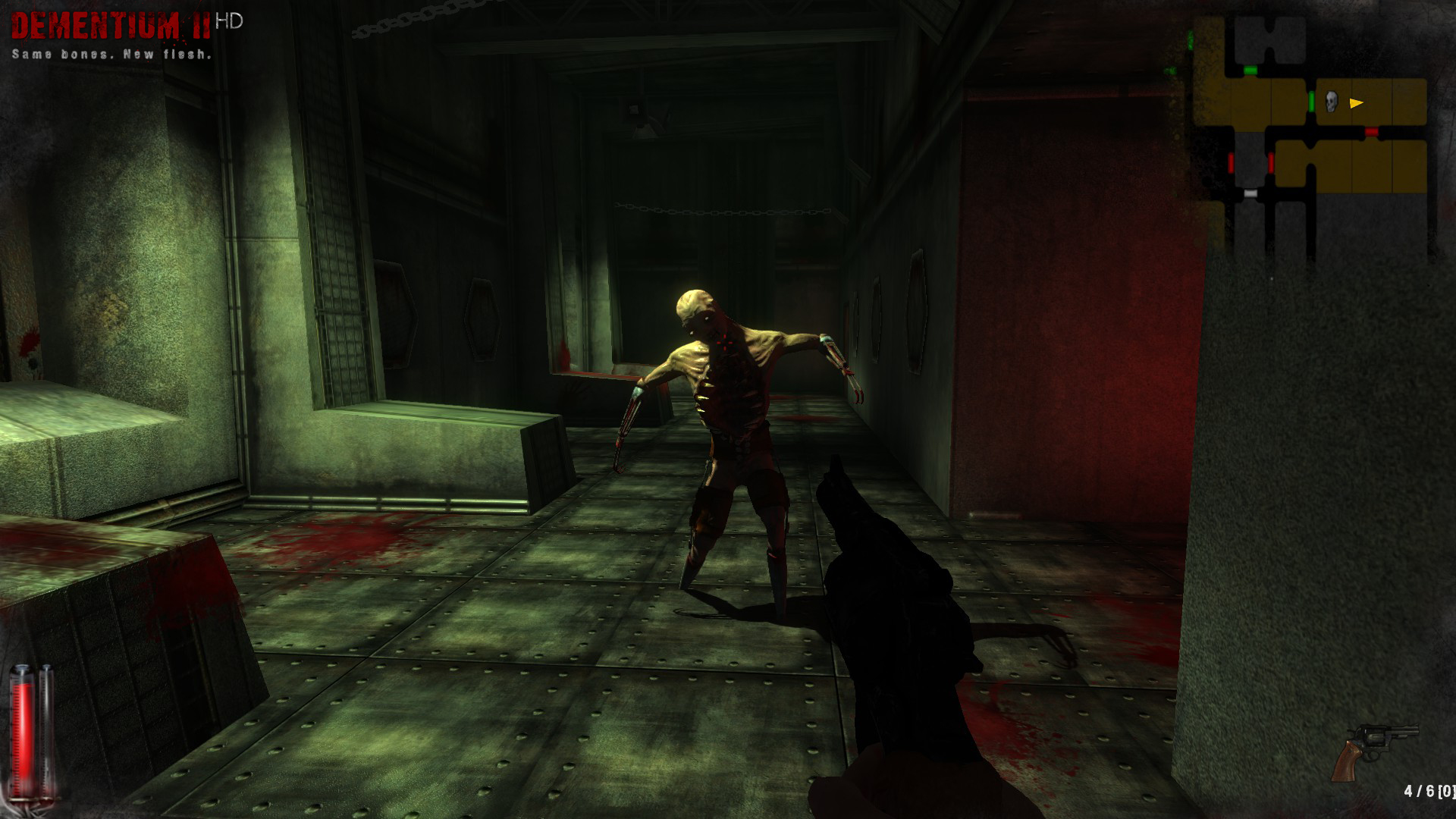Click the white door marker on the minimap
Image resolution: width=1456 pixels, height=819 pixels.
click(x=1250, y=193)
